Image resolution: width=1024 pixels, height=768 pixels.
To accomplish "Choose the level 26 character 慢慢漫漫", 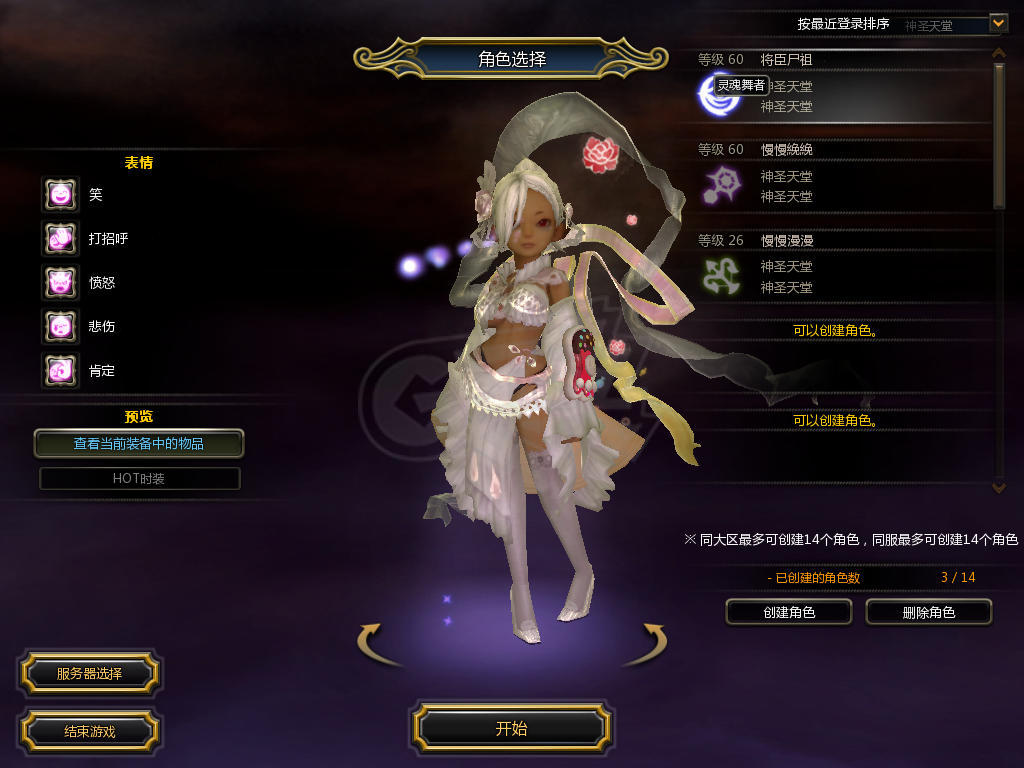I will 840,266.
